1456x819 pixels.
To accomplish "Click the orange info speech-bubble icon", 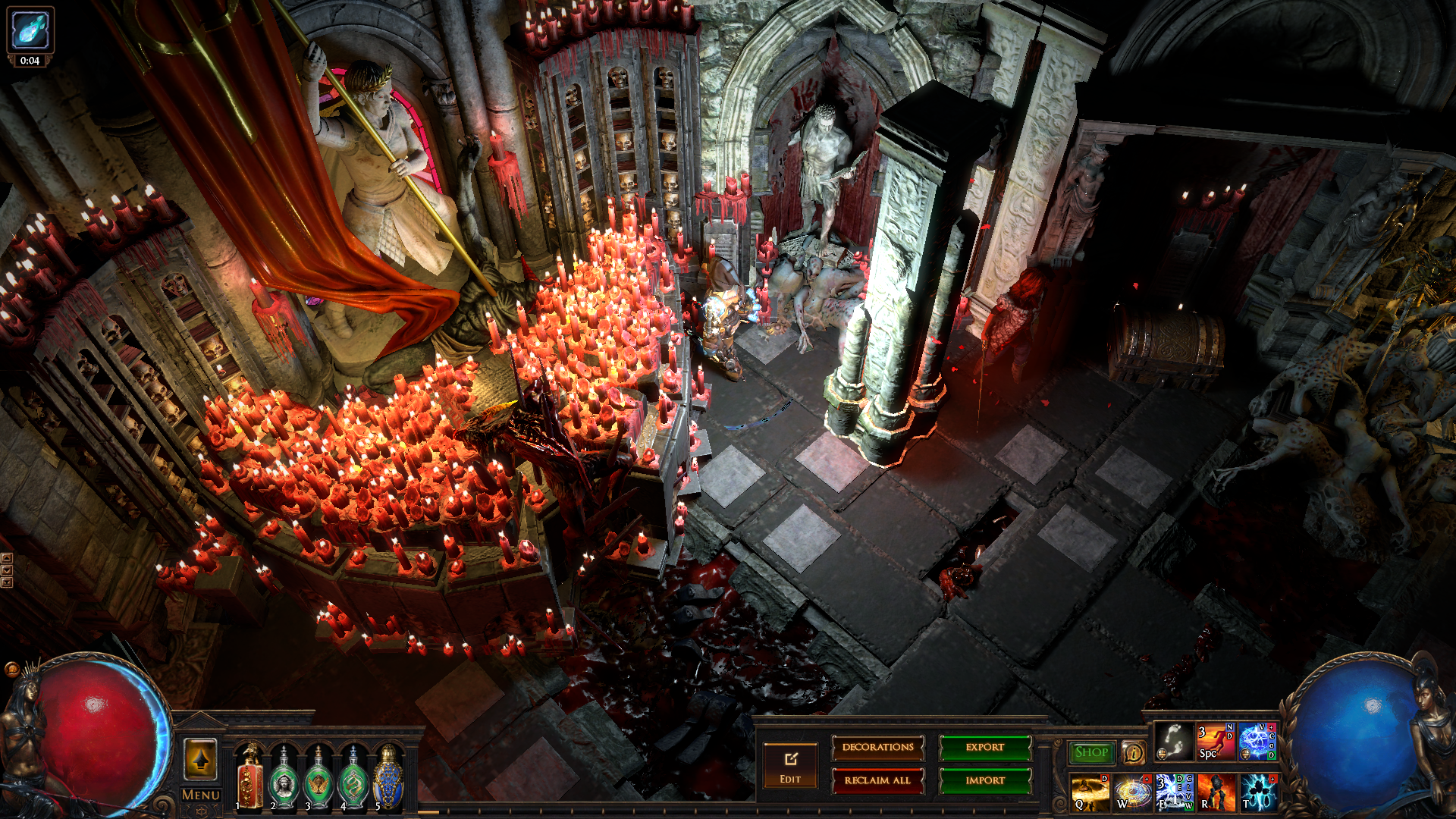I will 1133,752.
